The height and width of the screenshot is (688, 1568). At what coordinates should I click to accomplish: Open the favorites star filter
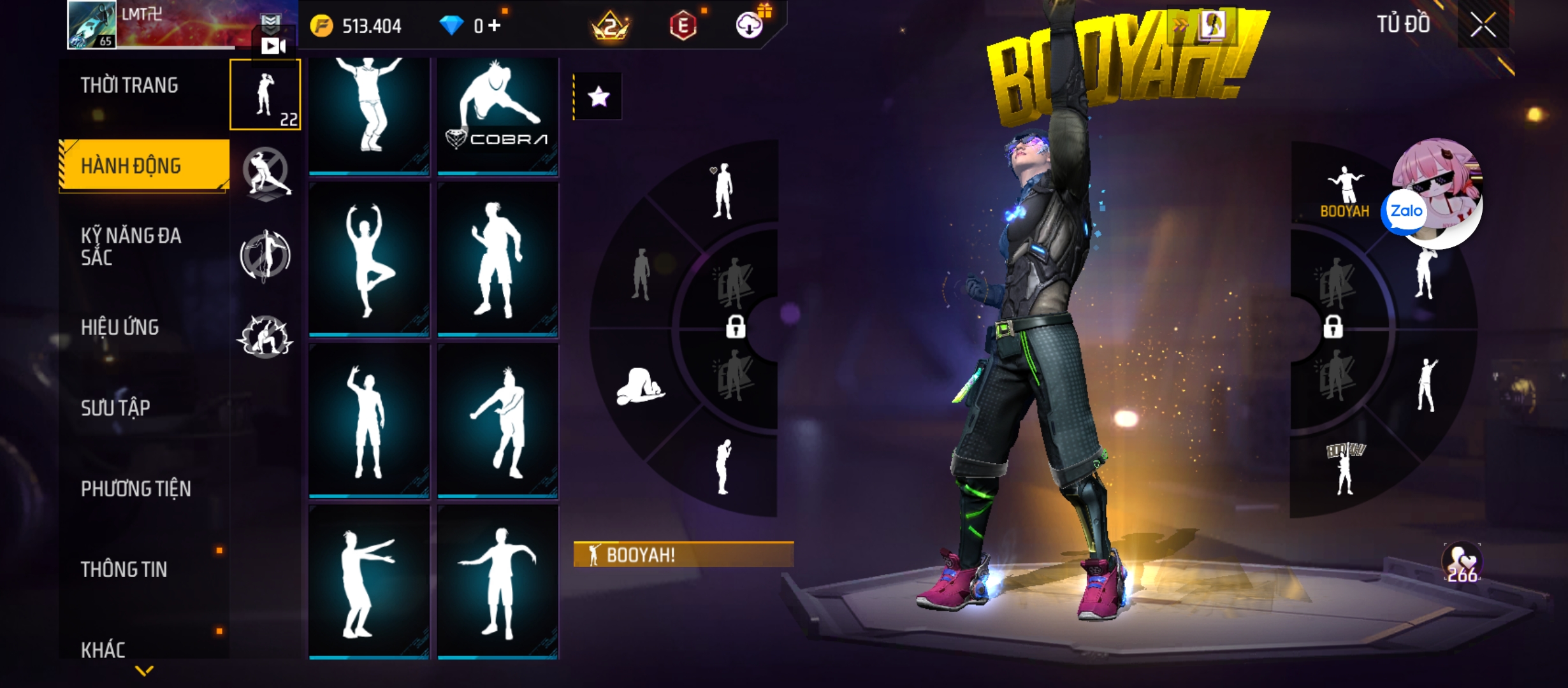click(598, 97)
